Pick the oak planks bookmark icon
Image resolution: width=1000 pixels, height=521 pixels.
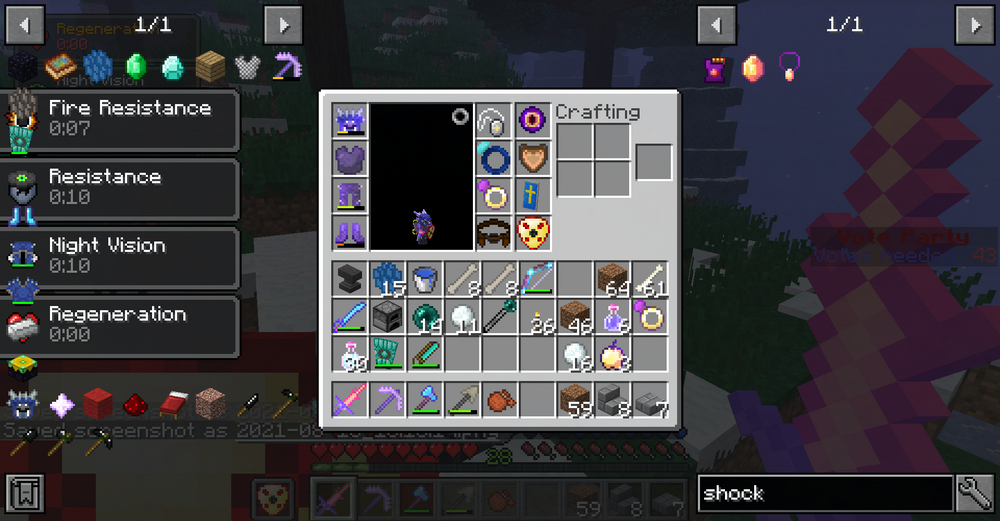click(210, 66)
